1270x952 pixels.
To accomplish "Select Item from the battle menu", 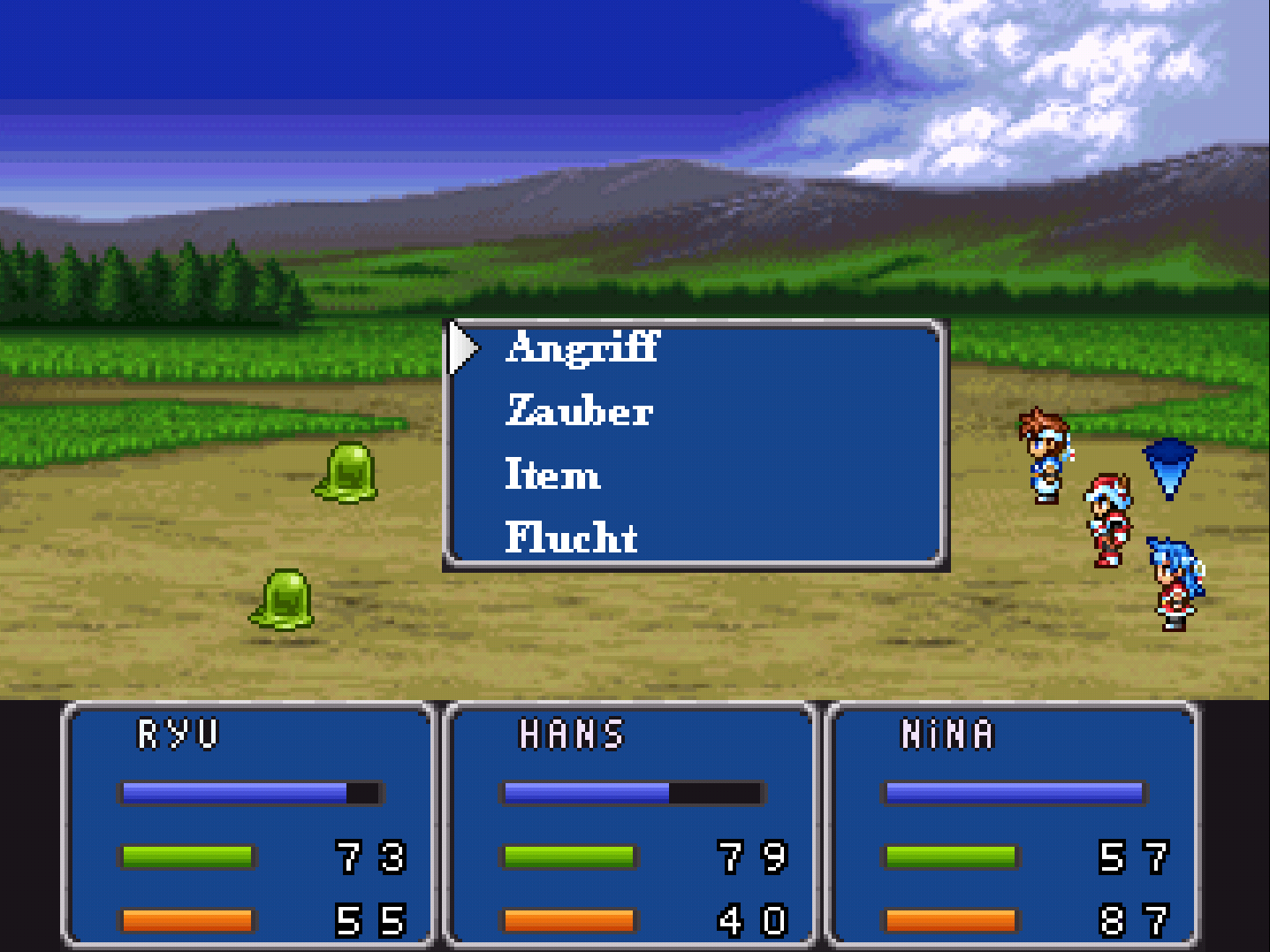I will point(552,475).
